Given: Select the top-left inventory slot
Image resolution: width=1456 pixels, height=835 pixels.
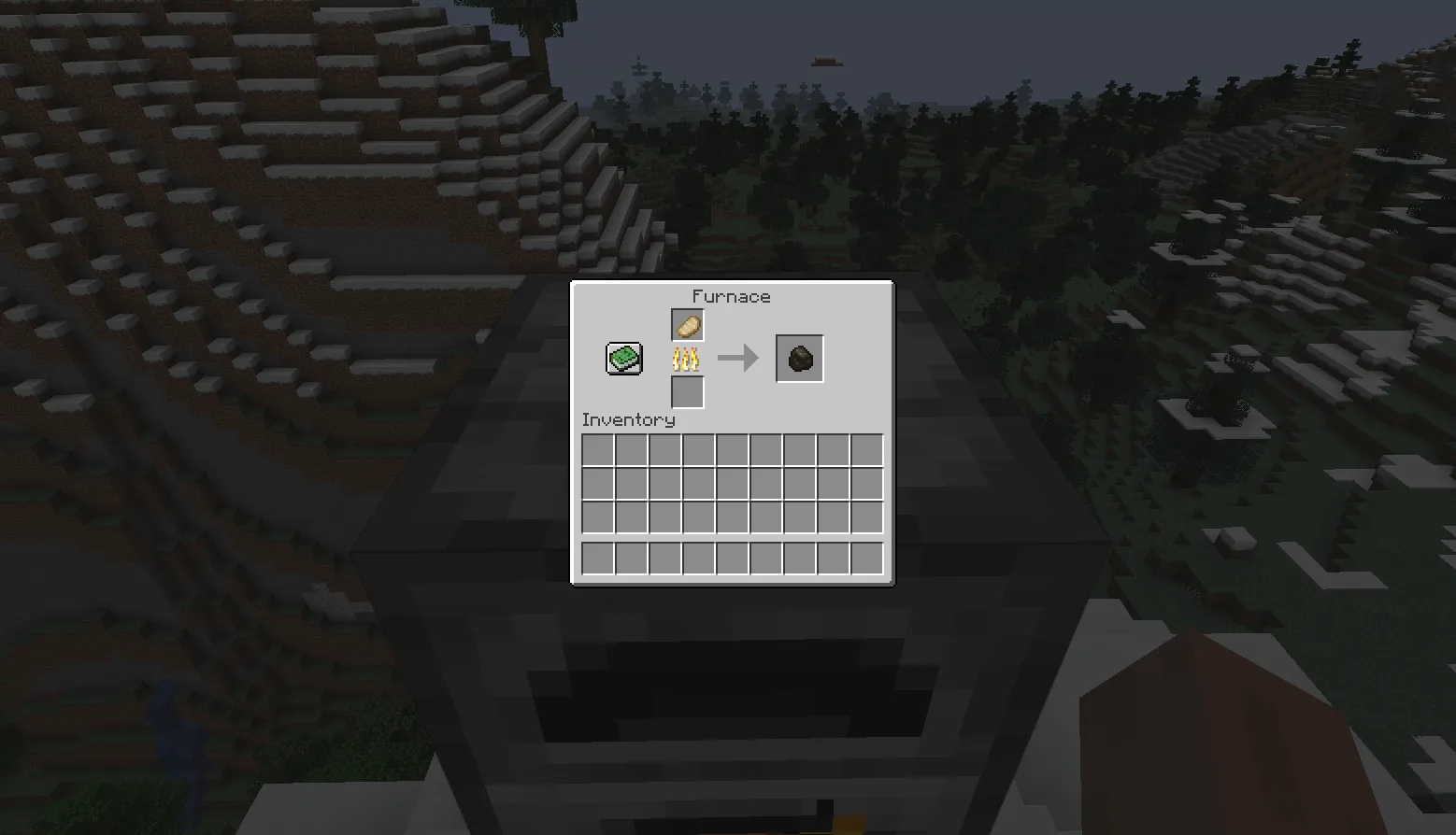Looking at the screenshot, I should pyautogui.click(x=598, y=451).
